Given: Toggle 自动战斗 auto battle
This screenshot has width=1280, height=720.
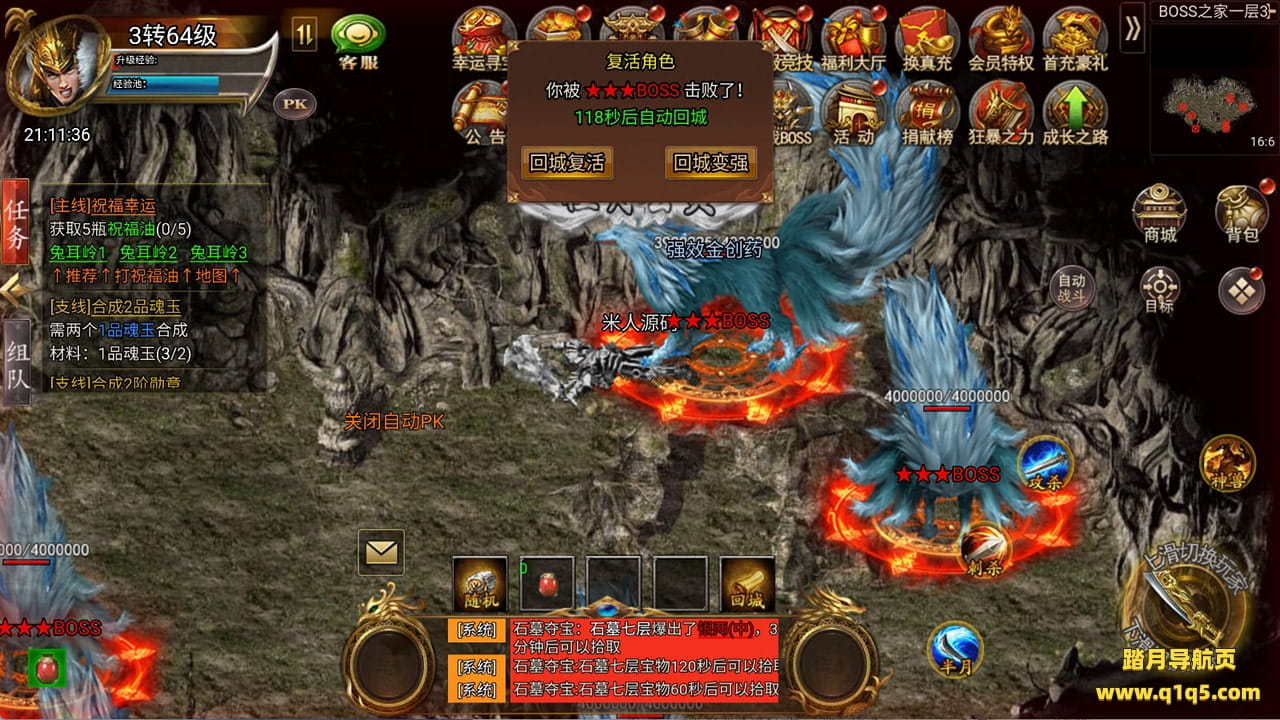Looking at the screenshot, I should [x=1071, y=288].
